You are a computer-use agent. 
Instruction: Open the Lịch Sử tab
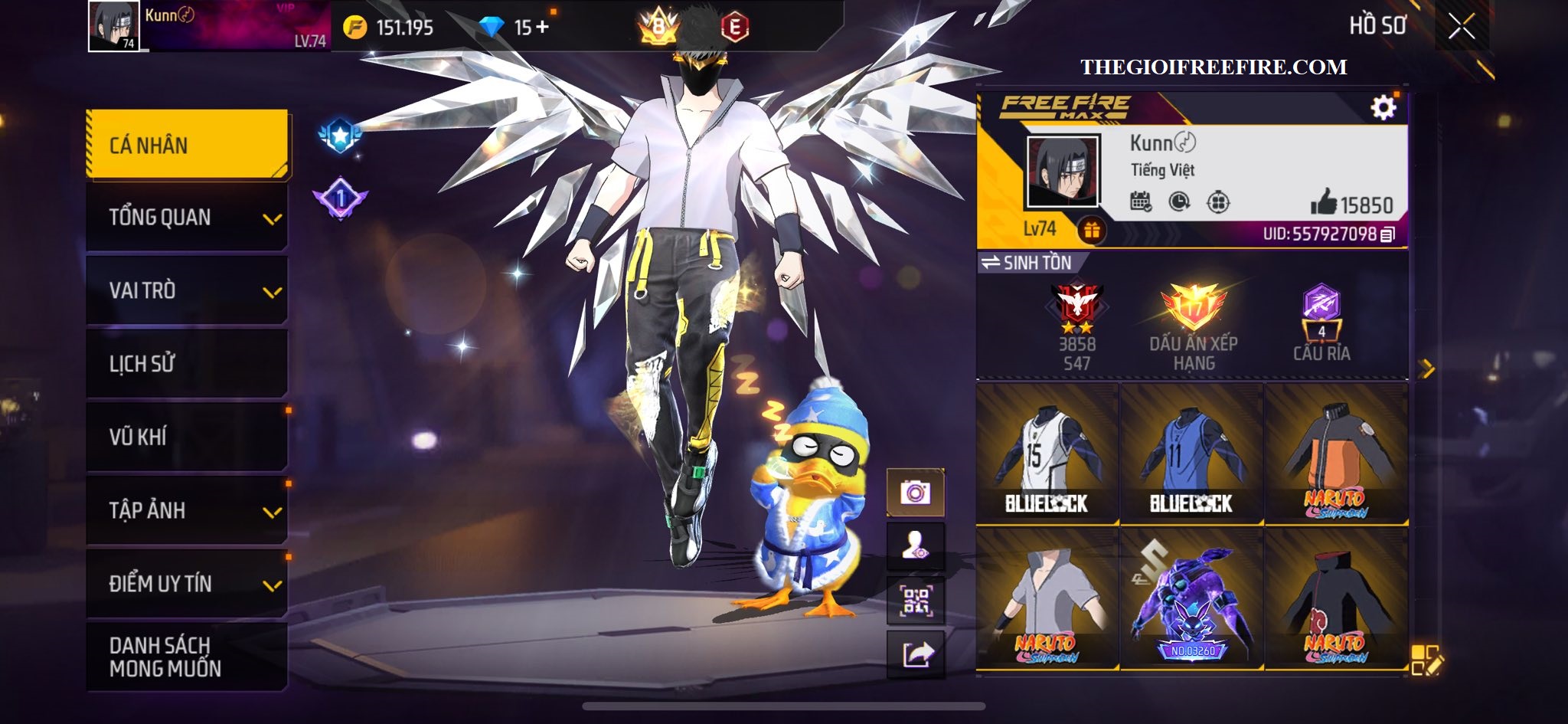pos(188,363)
